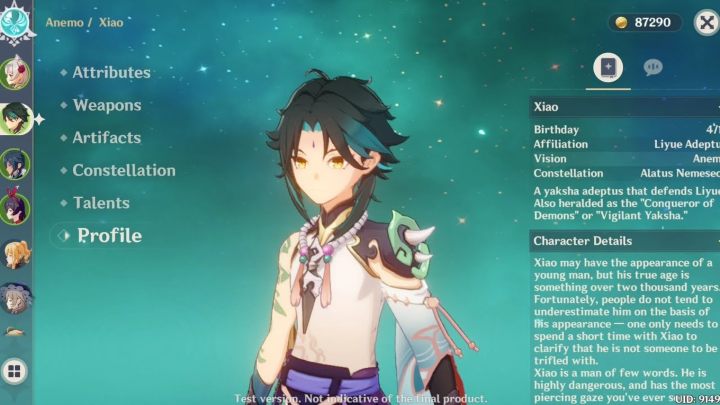The height and width of the screenshot is (405, 720).
Task: Select the highlighted Profile entry
Action: (x=109, y=236)
